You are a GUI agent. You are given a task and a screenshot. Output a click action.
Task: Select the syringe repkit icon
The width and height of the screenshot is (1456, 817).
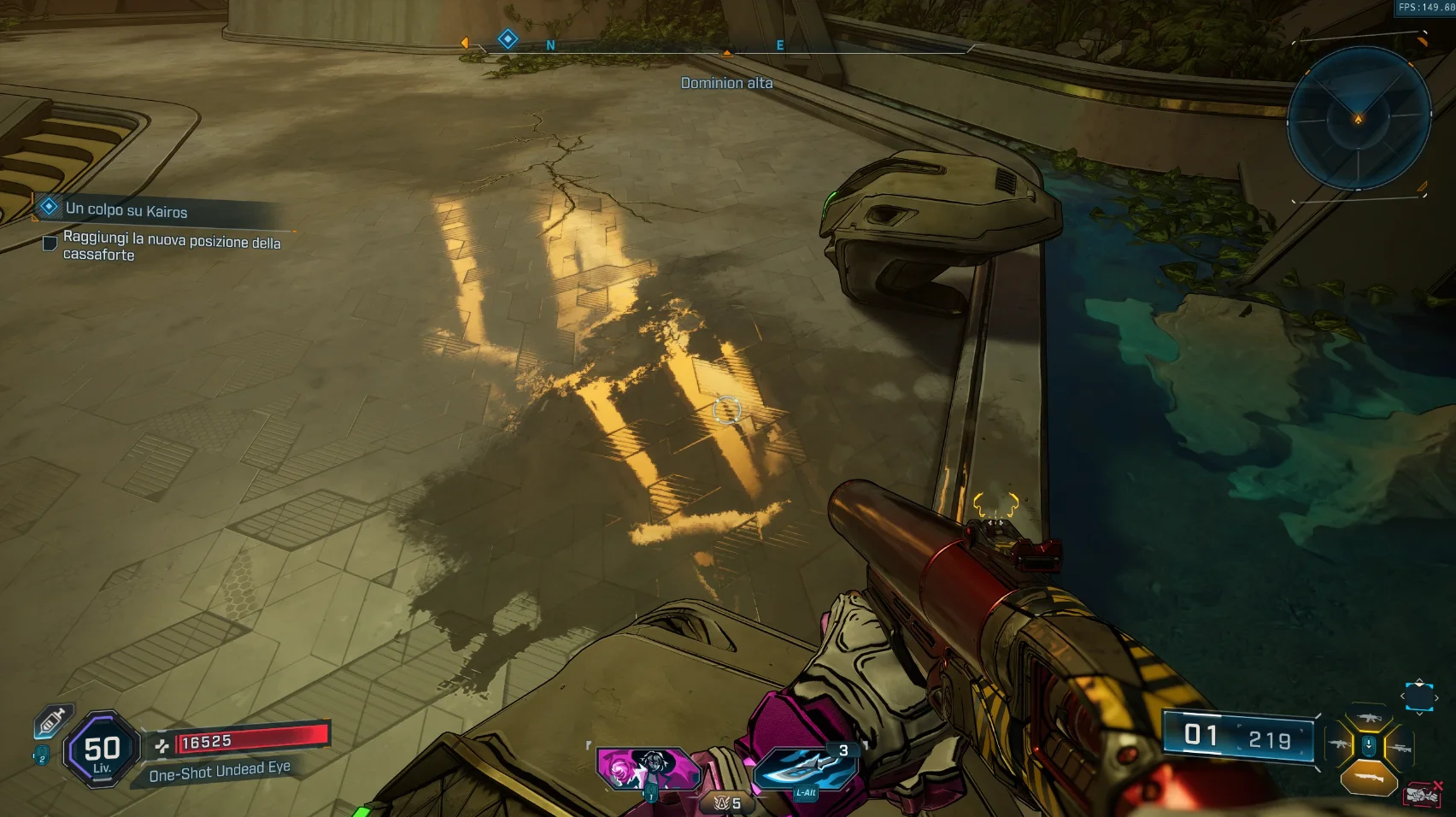coord(52,722)
